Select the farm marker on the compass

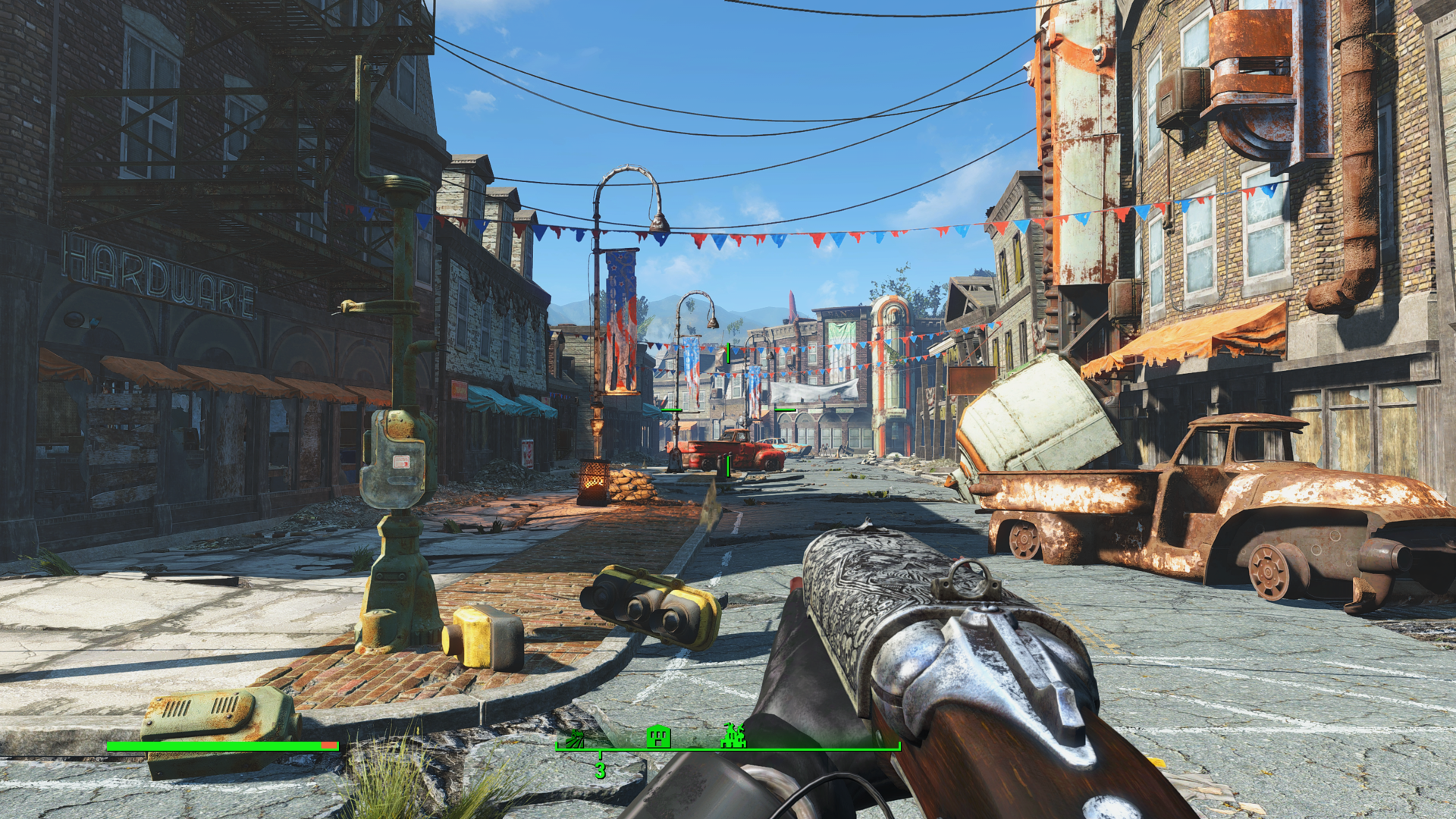[x=576, y=738]
